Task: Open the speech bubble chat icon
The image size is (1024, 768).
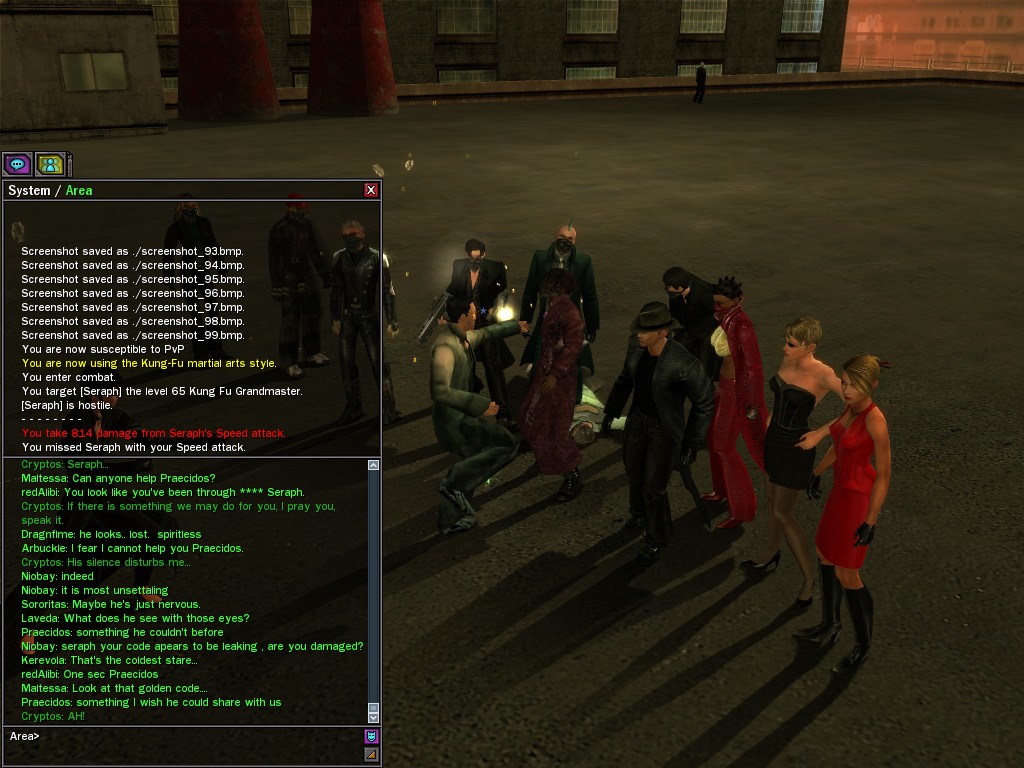Action: coord(17,164)
